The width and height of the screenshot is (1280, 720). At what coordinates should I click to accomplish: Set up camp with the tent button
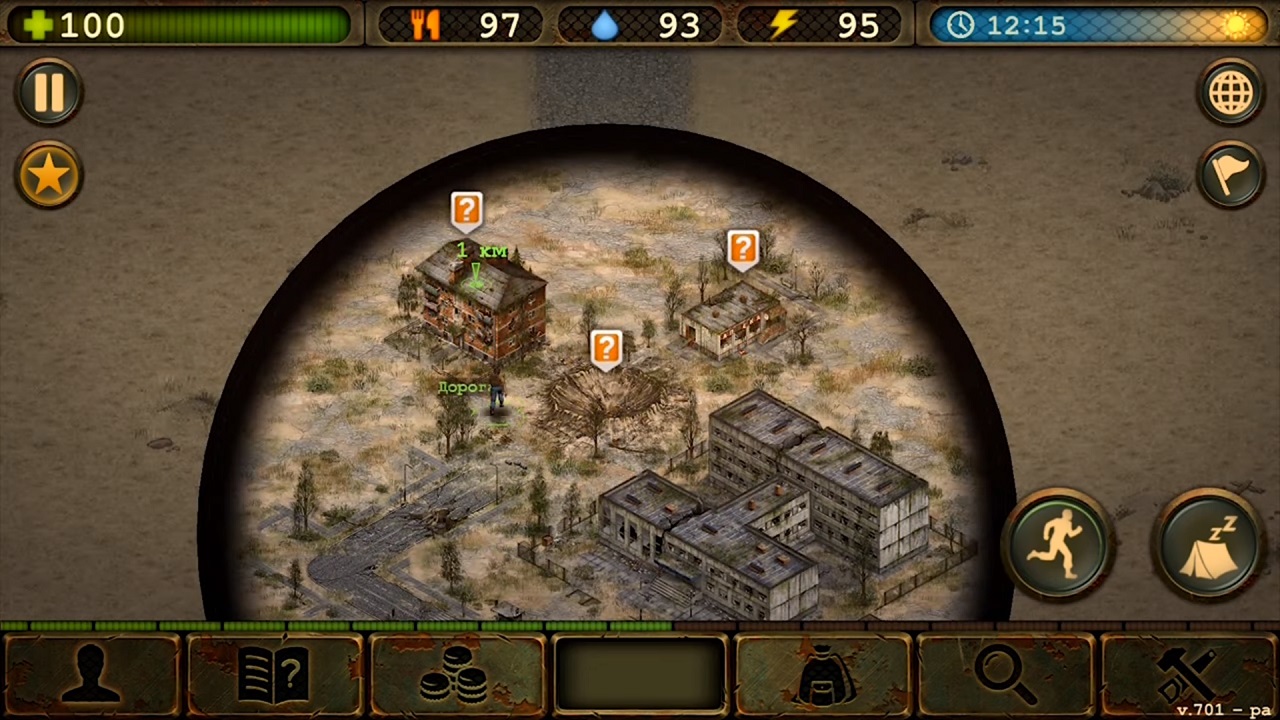pyautogui.click(x=1208, y=544)
